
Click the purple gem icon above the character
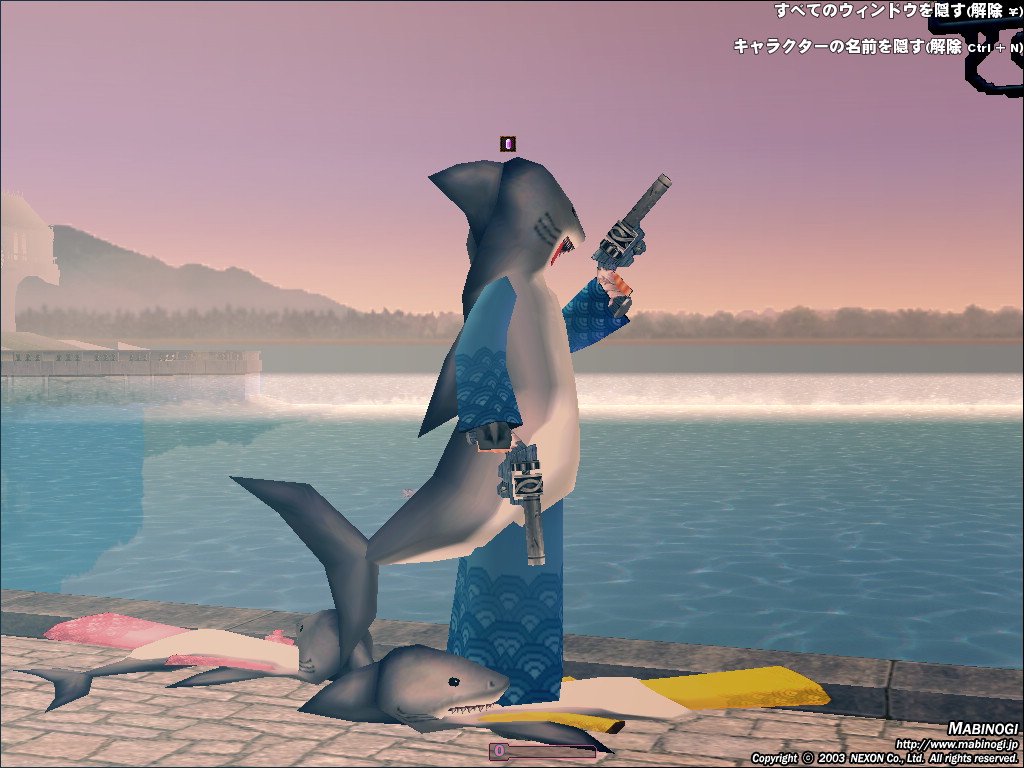[x=508, y=144]
